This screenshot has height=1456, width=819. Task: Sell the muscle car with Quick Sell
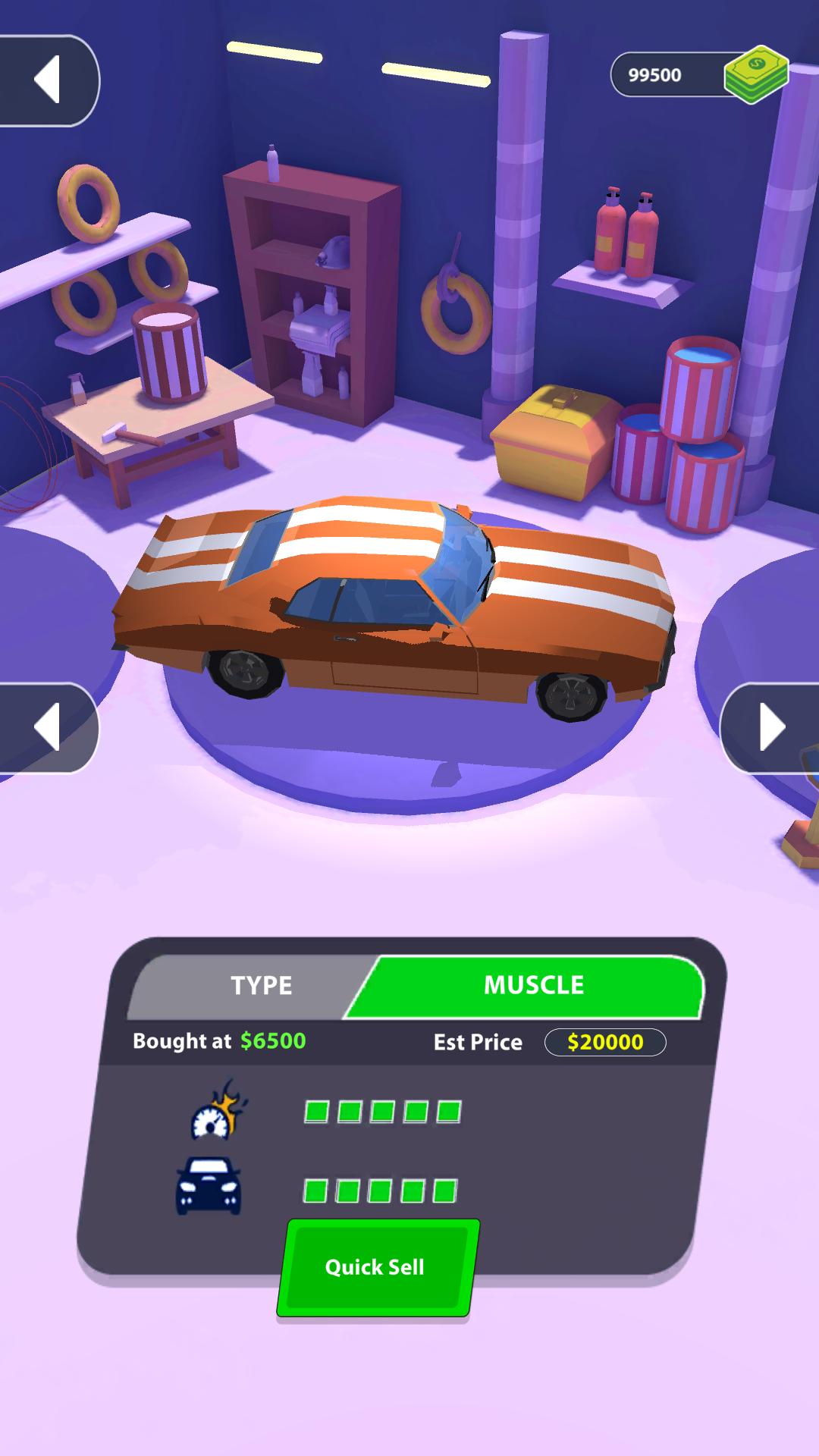click(x=377, y=1267)
